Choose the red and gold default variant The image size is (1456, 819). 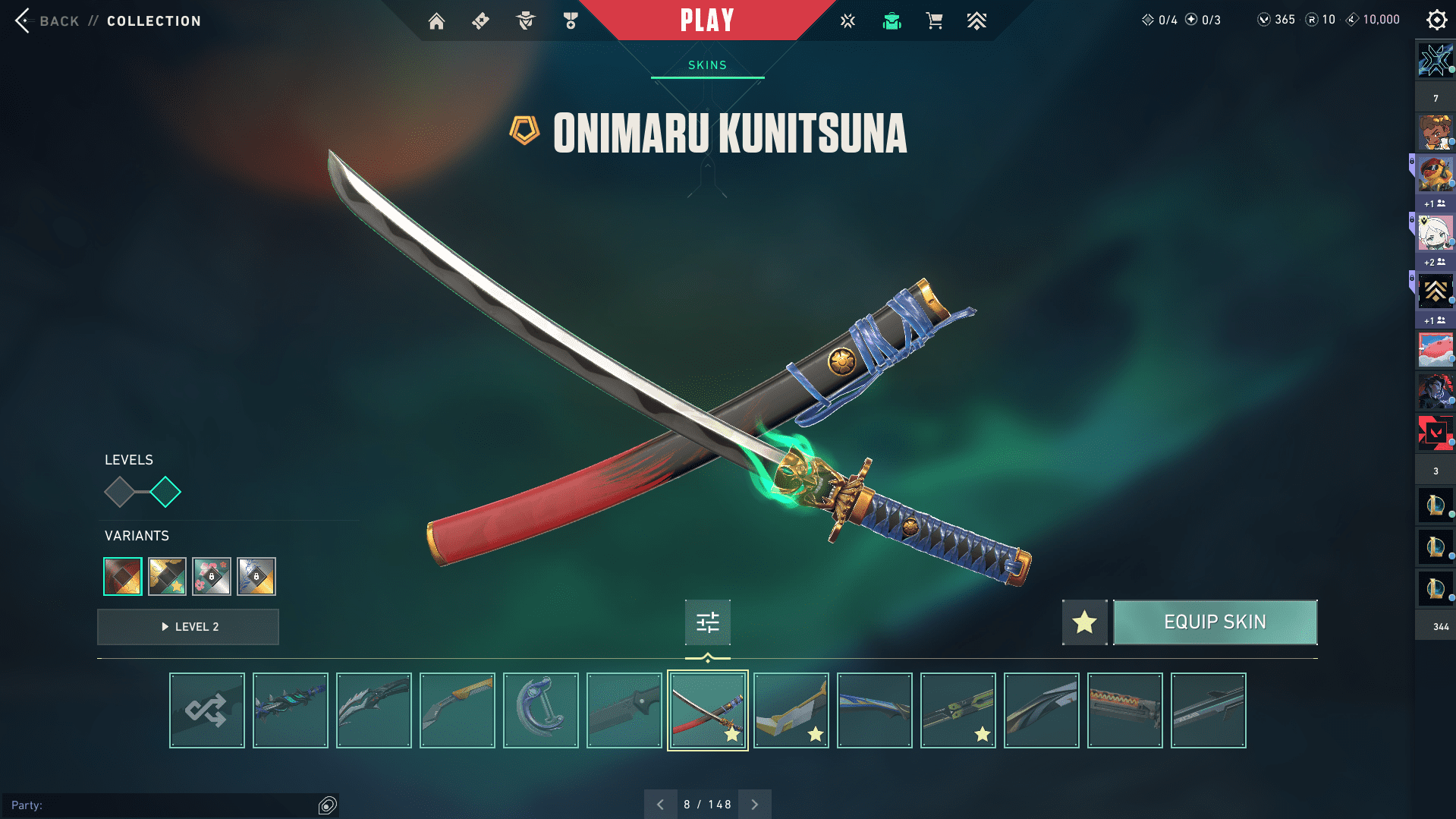click(x=123, y=577)
